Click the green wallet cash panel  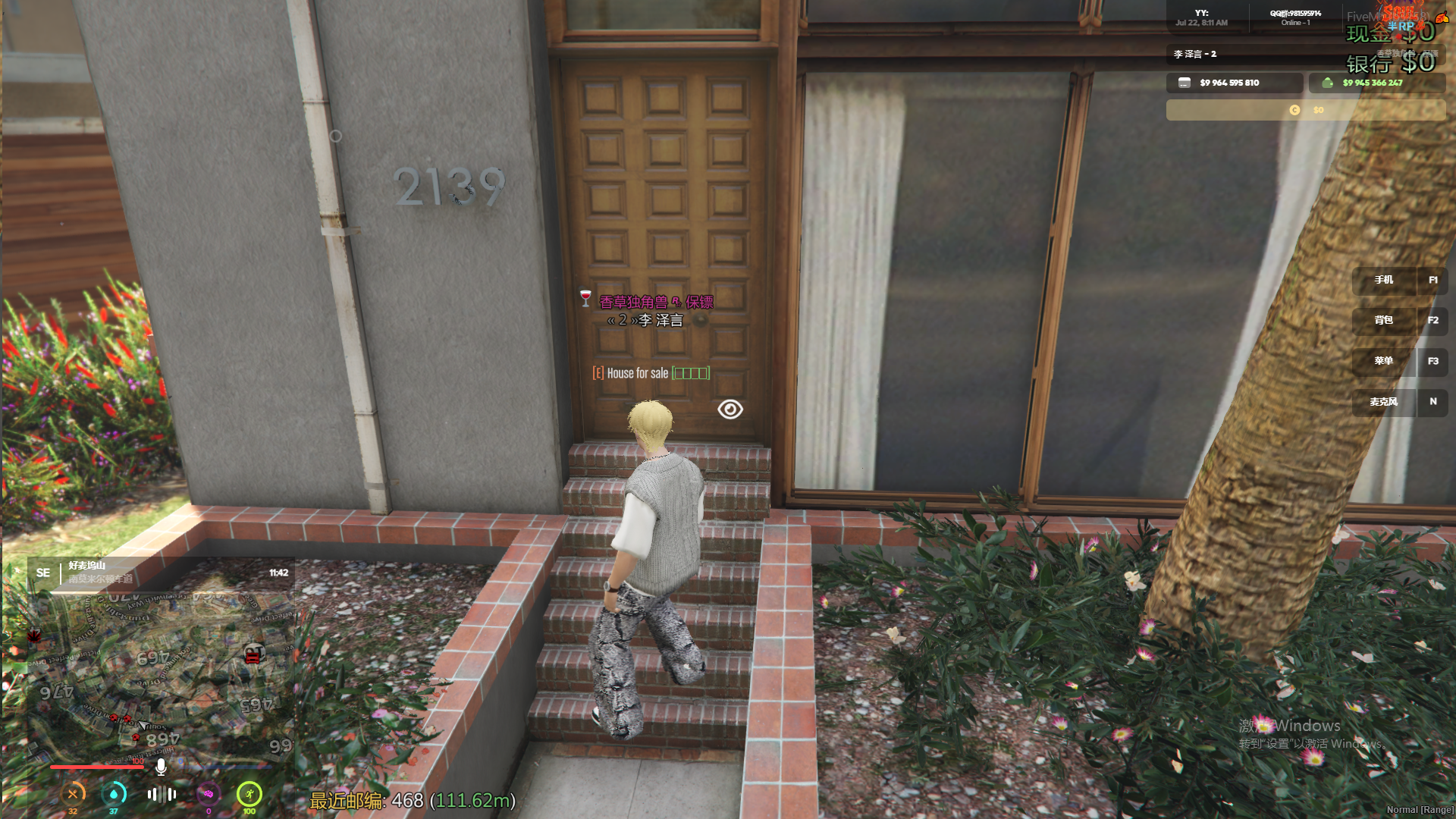(1376, 83)
